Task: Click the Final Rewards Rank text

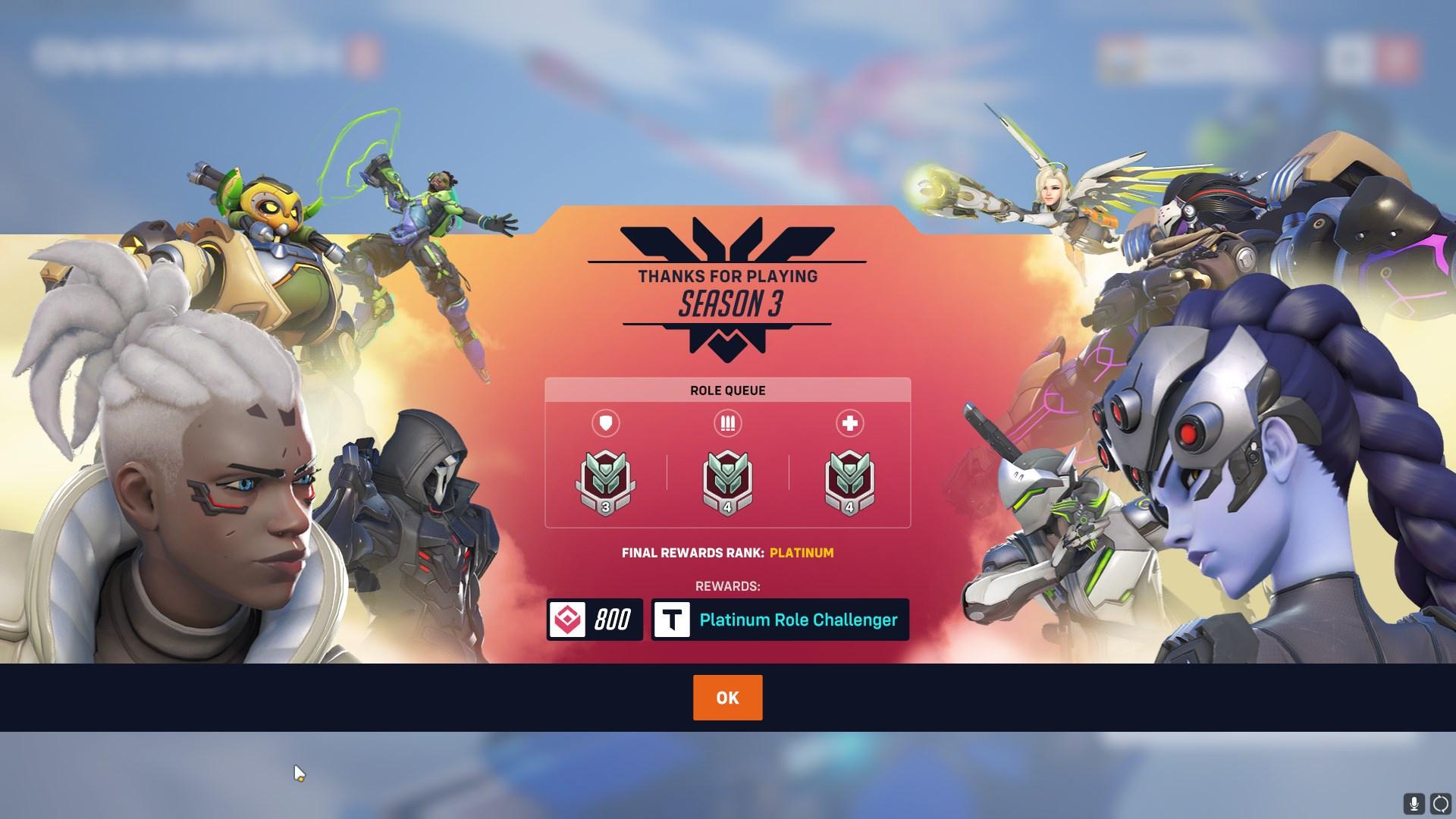Action: pos(690,554)
